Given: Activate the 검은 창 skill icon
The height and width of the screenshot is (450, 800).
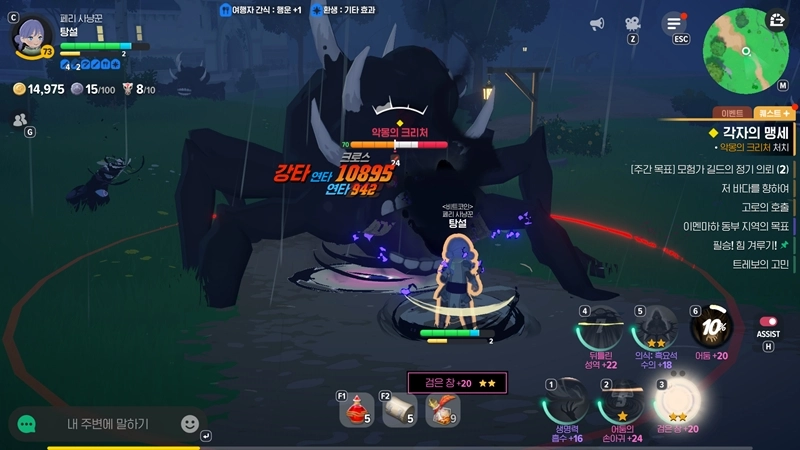Looking at the screenshot, I should coord(676,402).
